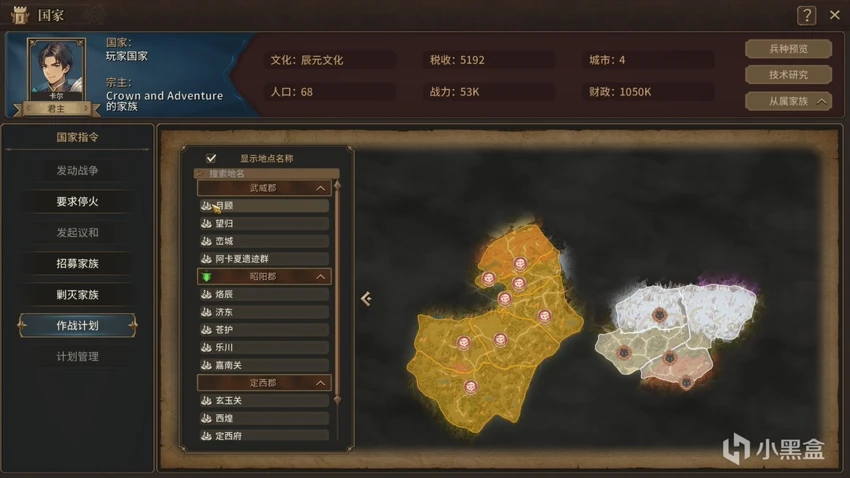Open 兵种预览 troop preview

pos(788,49)
